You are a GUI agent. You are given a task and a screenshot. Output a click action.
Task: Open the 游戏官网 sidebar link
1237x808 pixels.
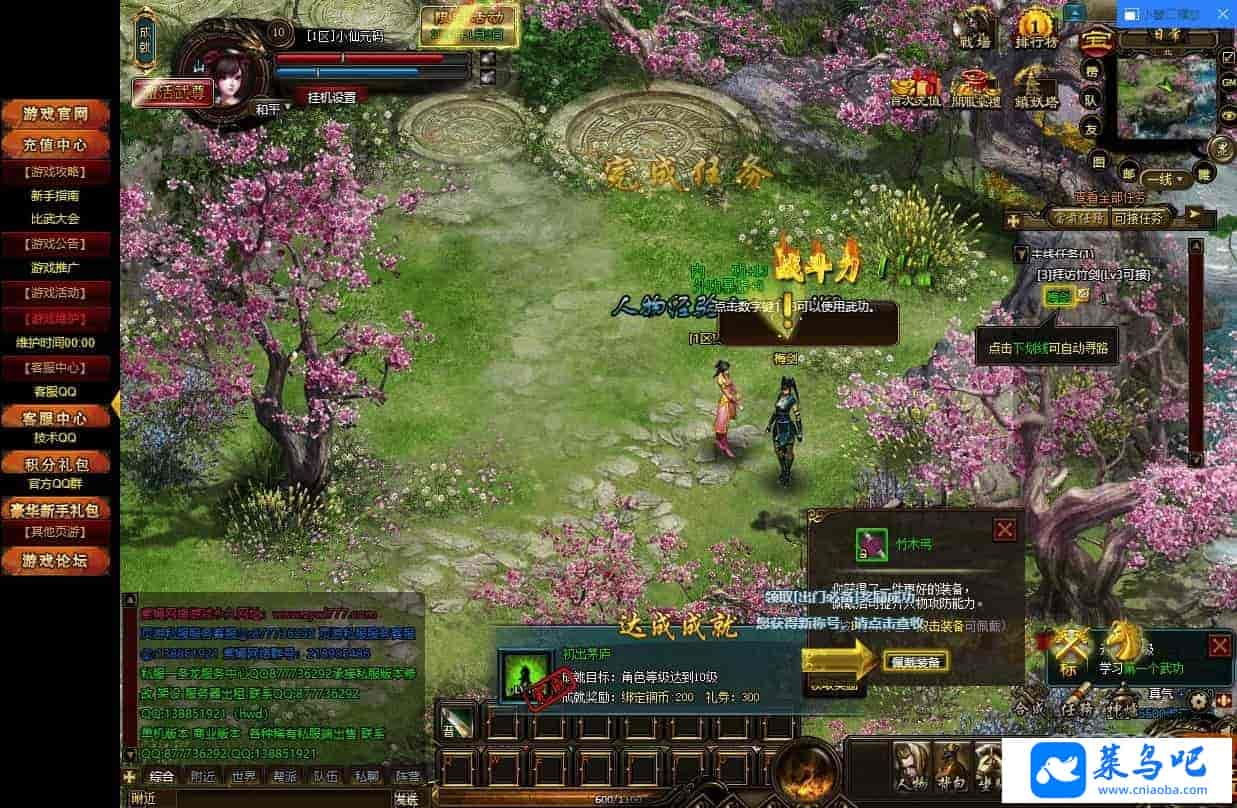58,114
